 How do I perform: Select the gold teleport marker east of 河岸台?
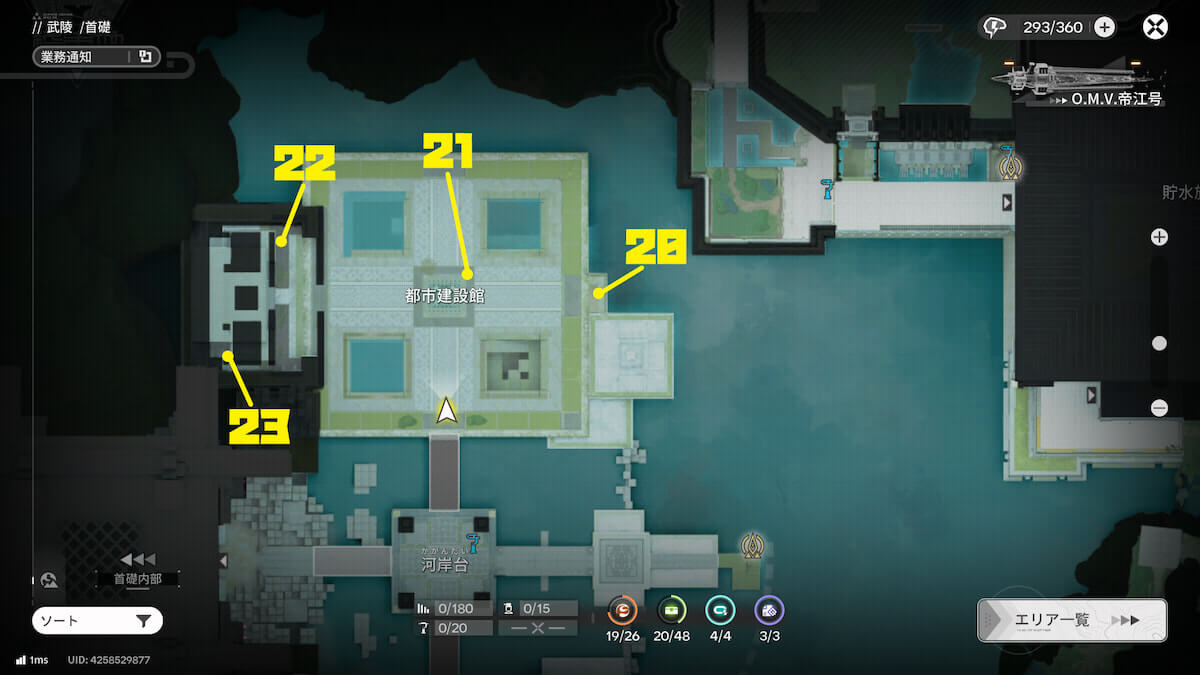[x=752, y=545]
